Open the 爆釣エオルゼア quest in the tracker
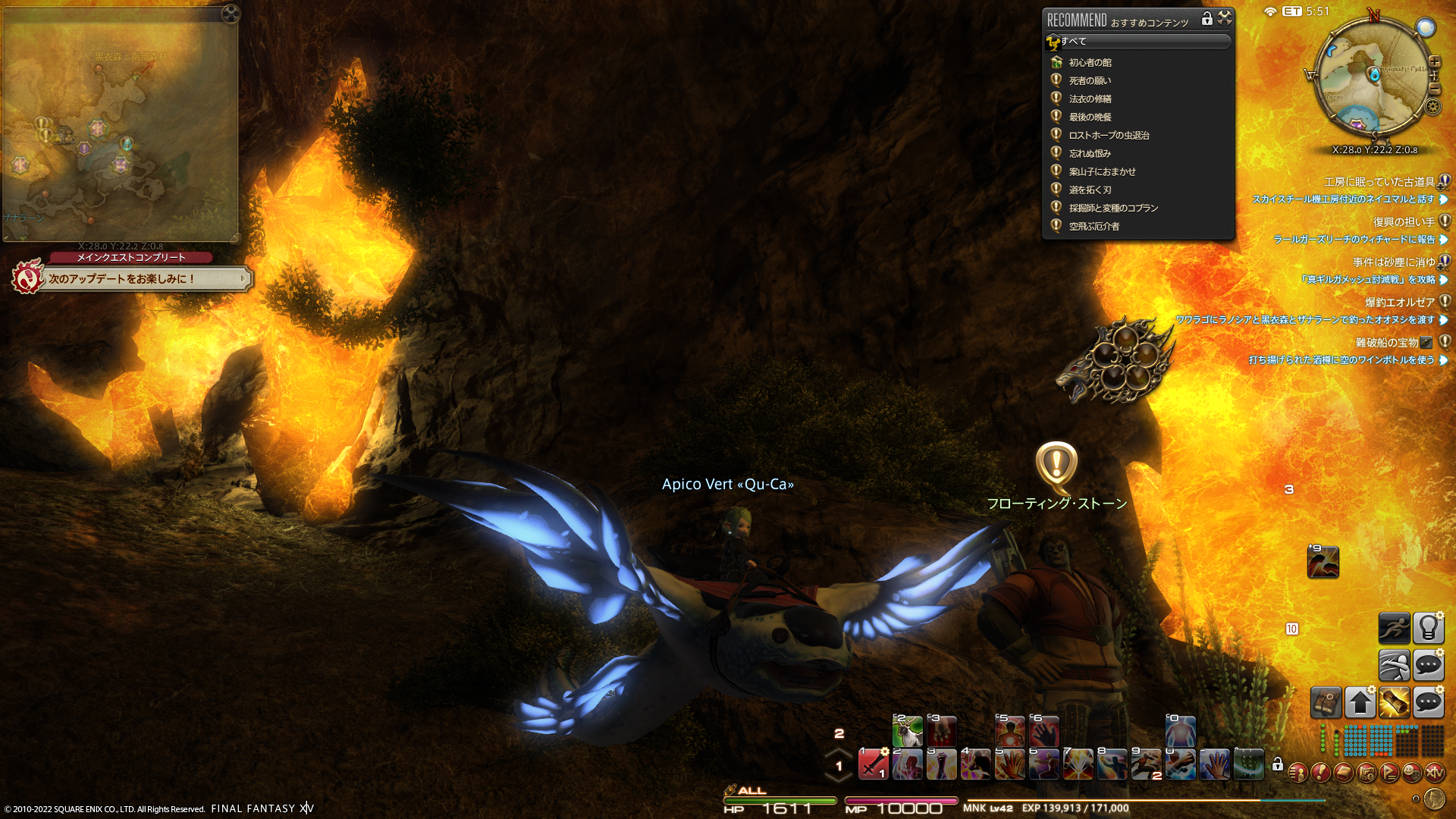 click(1399, 303)
